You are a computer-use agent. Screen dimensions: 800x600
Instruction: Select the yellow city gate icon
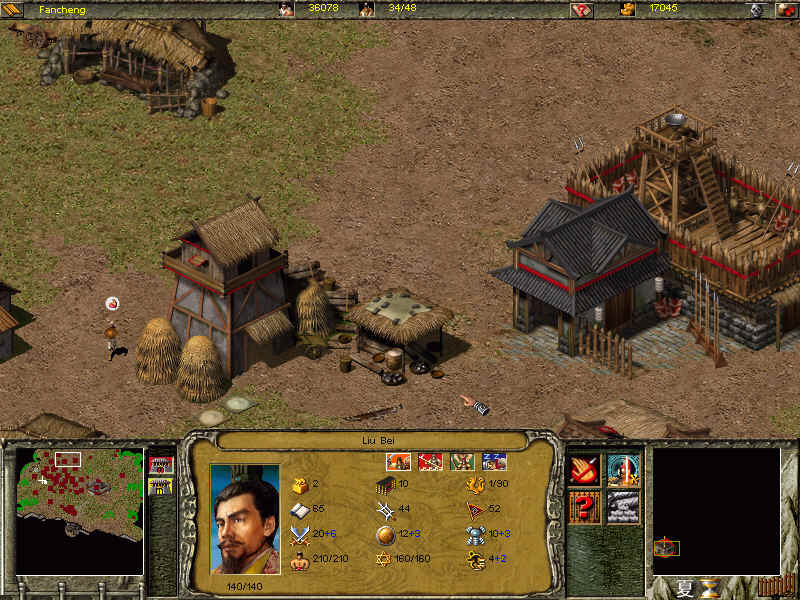160,487
